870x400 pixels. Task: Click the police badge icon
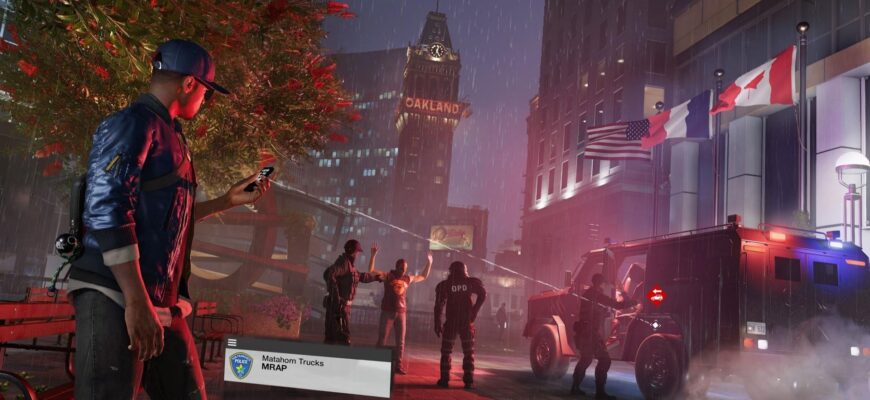click(x=241, y=365)
